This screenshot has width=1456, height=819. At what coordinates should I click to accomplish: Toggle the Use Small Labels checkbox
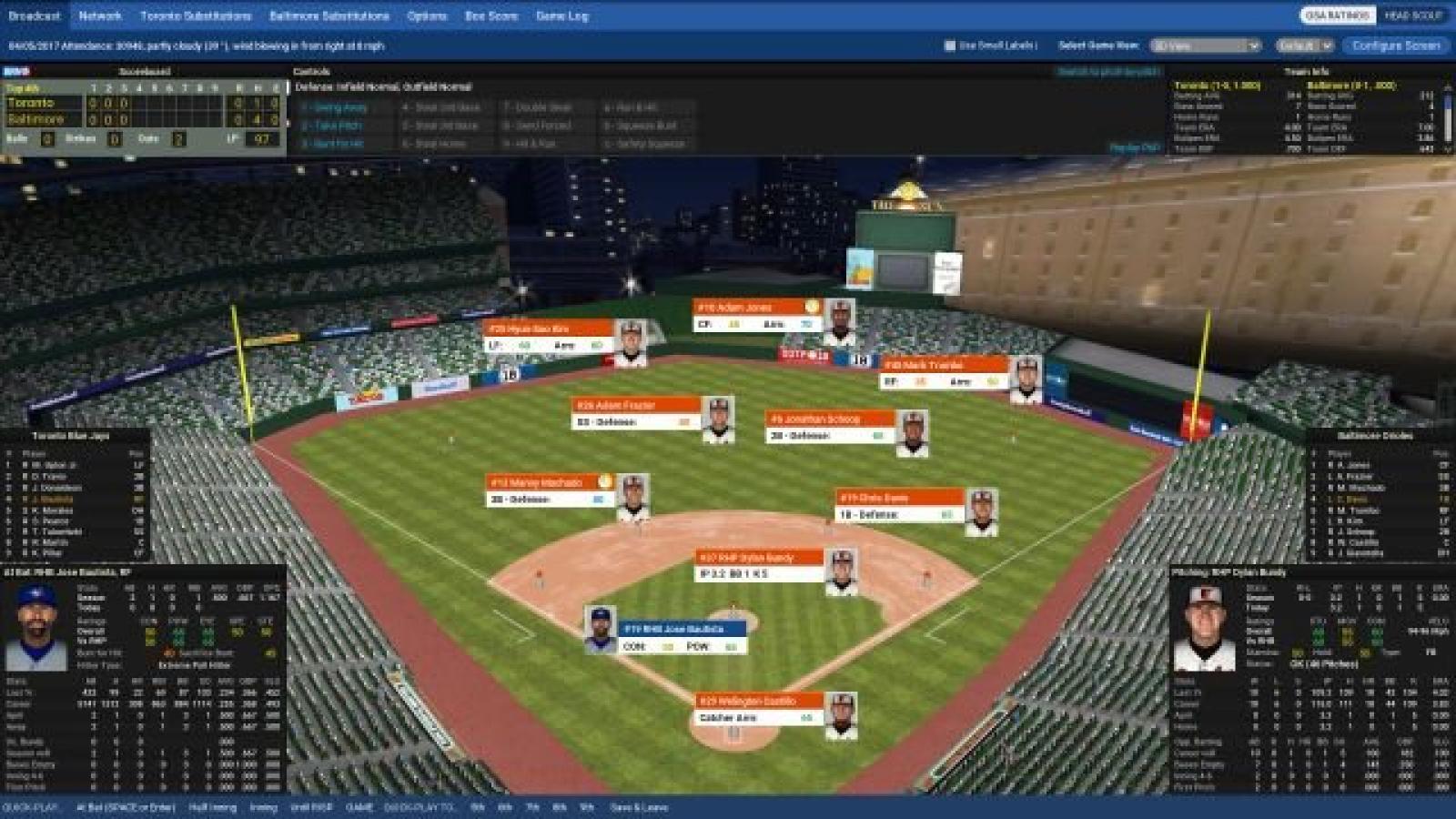[x=950, y=45]
